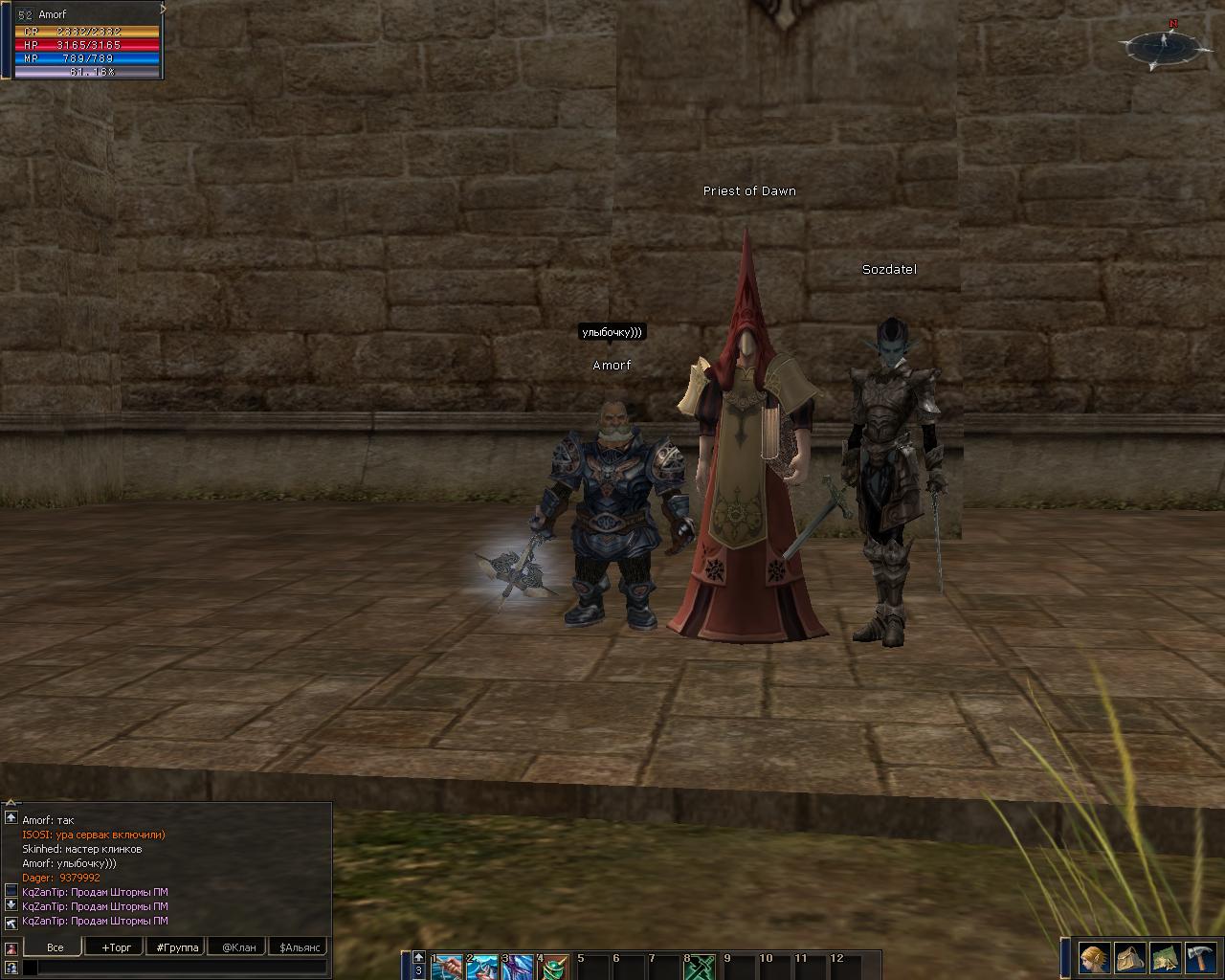Select the #Группа party chat tab
This screenshot has height=980, width=1225.
coord(177,947)
